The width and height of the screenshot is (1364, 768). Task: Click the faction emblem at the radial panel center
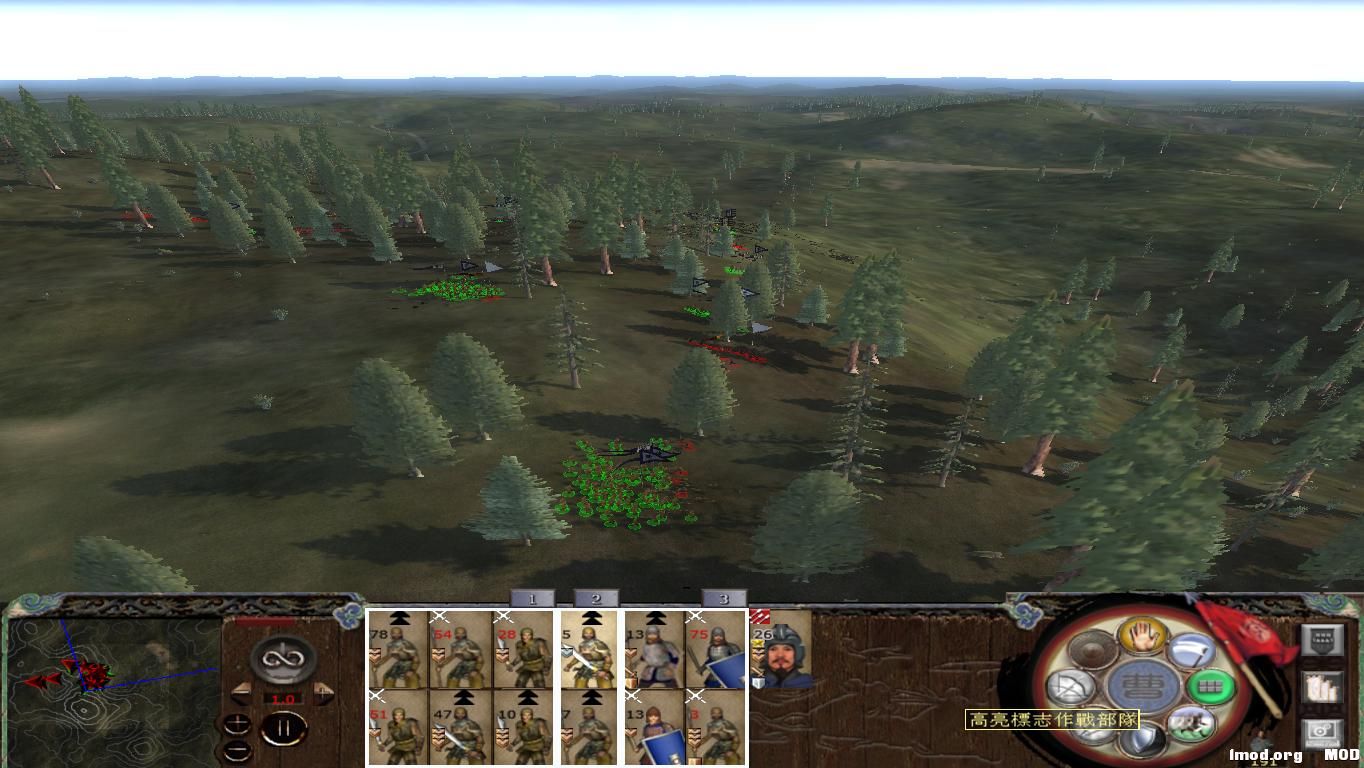coord(1141,685)
